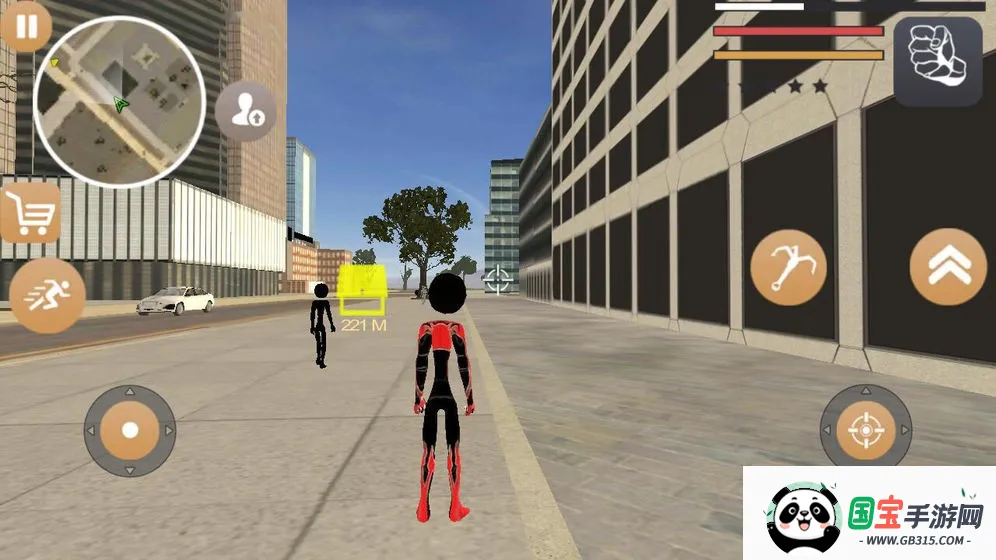Open the shopping cart store
Image resolution: width=996 pixels, height=560 pixels.
point(30,212)
